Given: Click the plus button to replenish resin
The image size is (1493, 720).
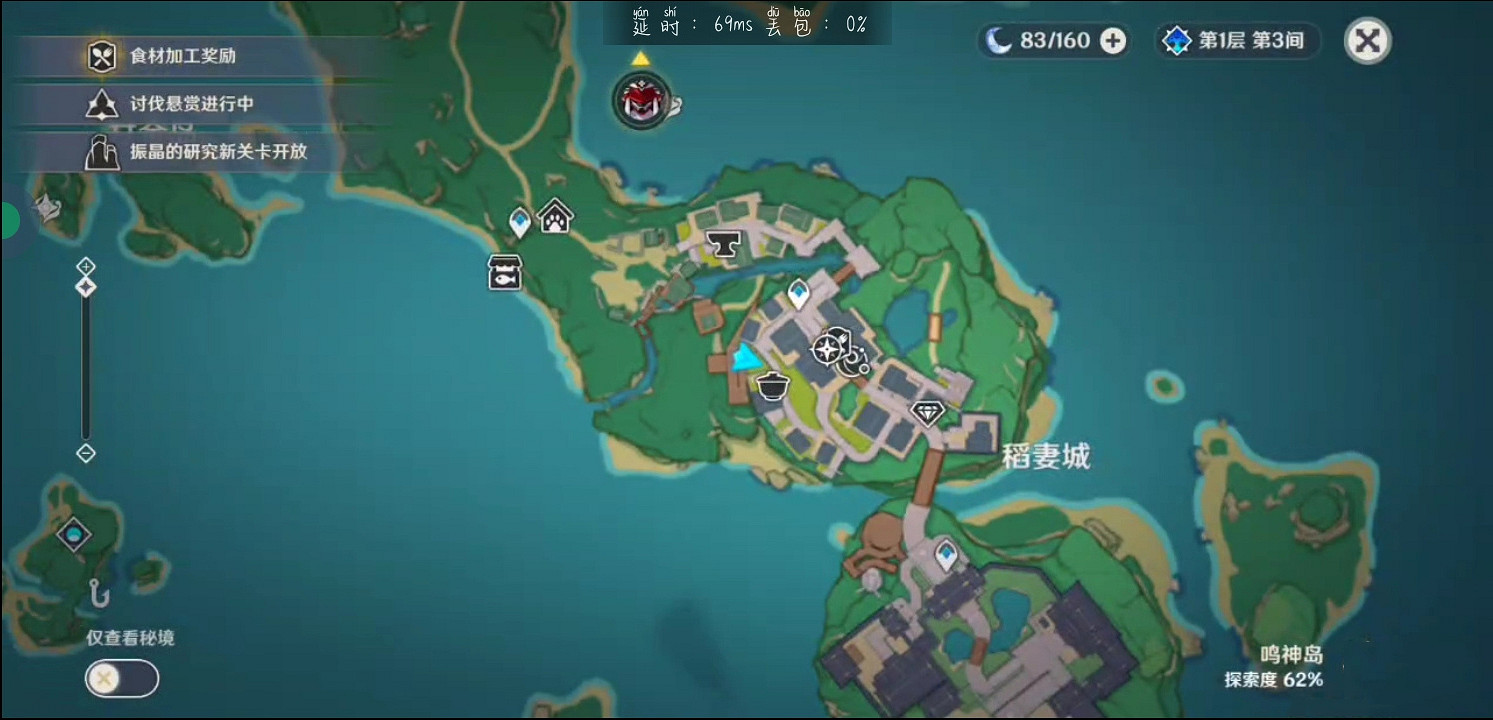Looking at the screenshot, I should click(1113, 41).
